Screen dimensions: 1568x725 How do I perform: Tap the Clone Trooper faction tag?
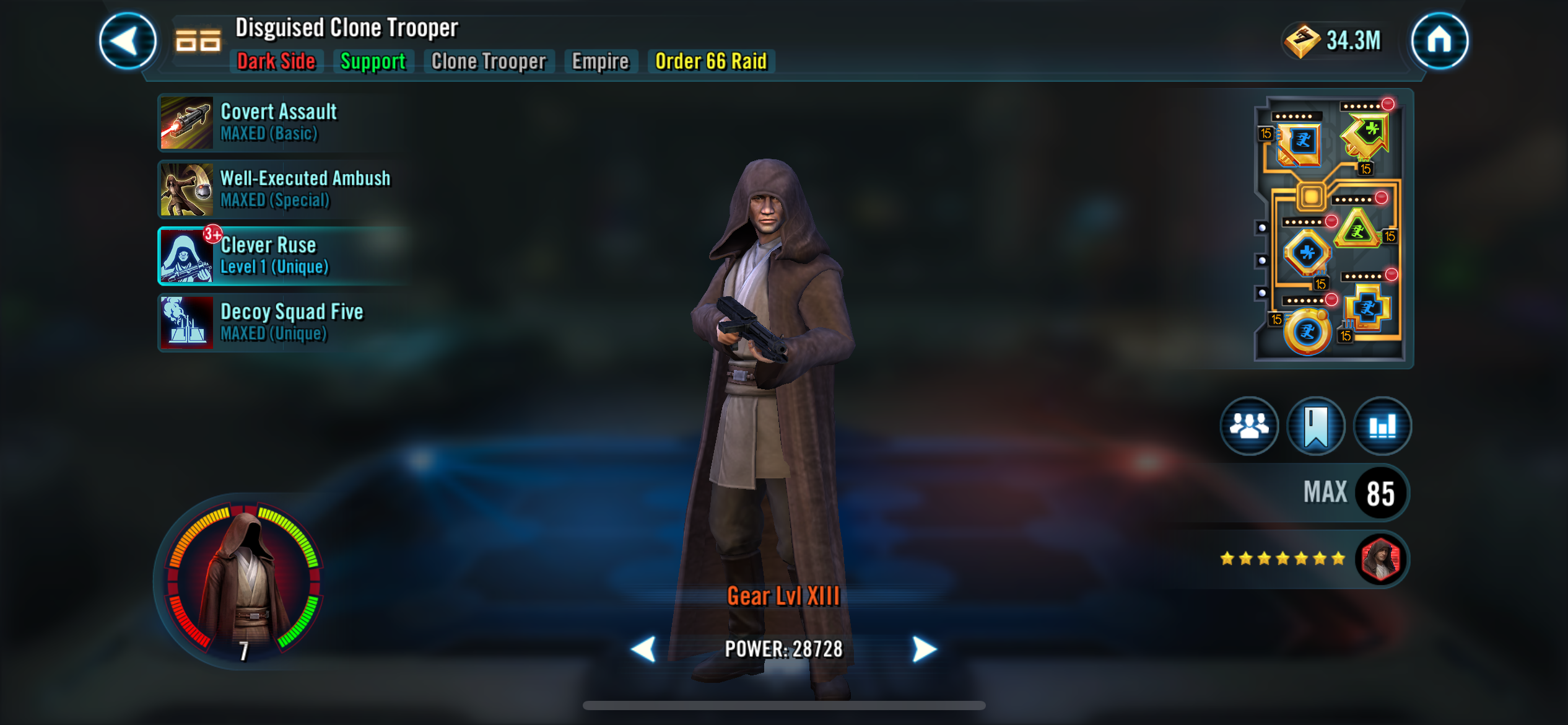pos(489,61)
